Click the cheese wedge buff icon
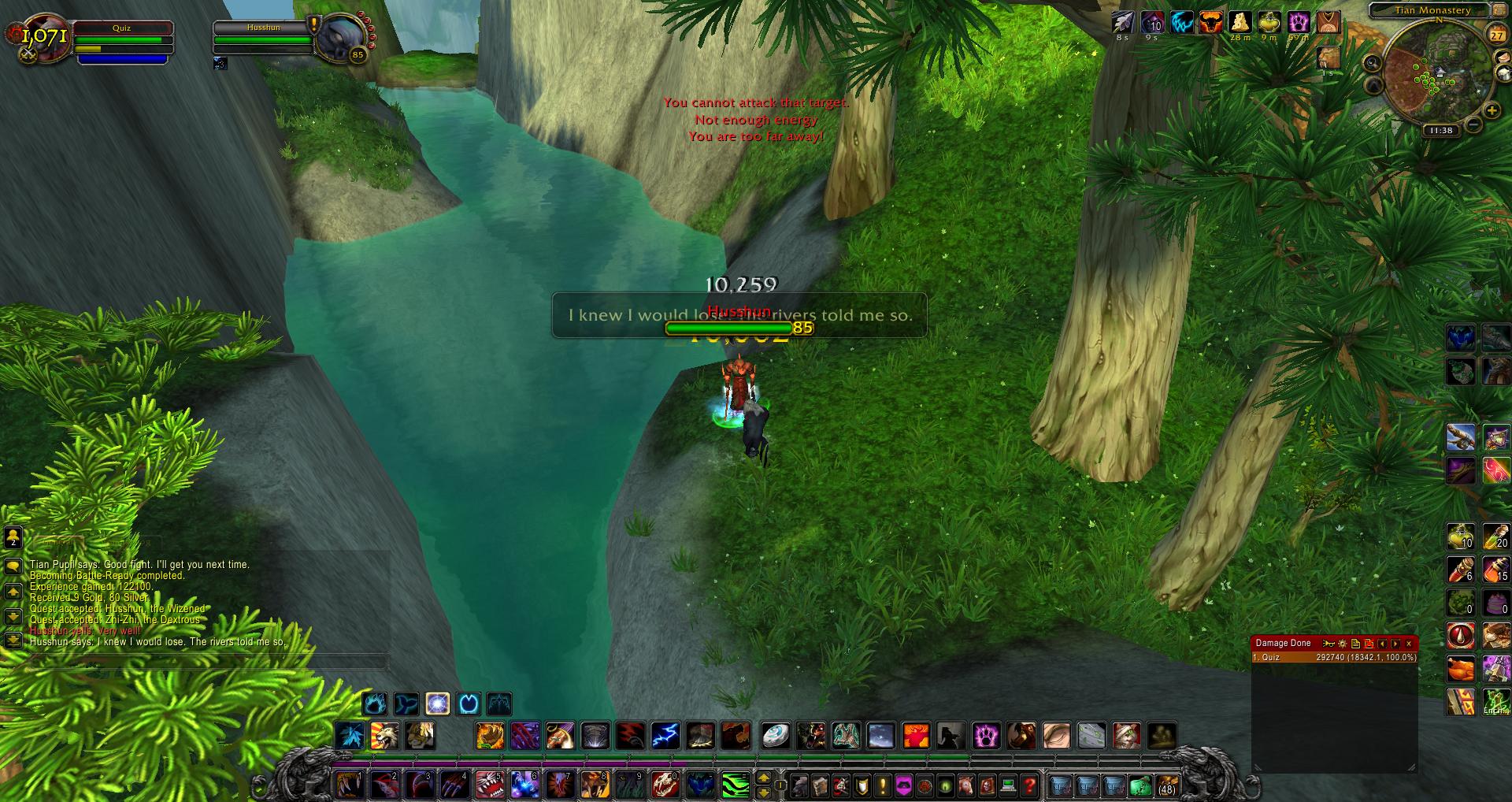 1240,23
